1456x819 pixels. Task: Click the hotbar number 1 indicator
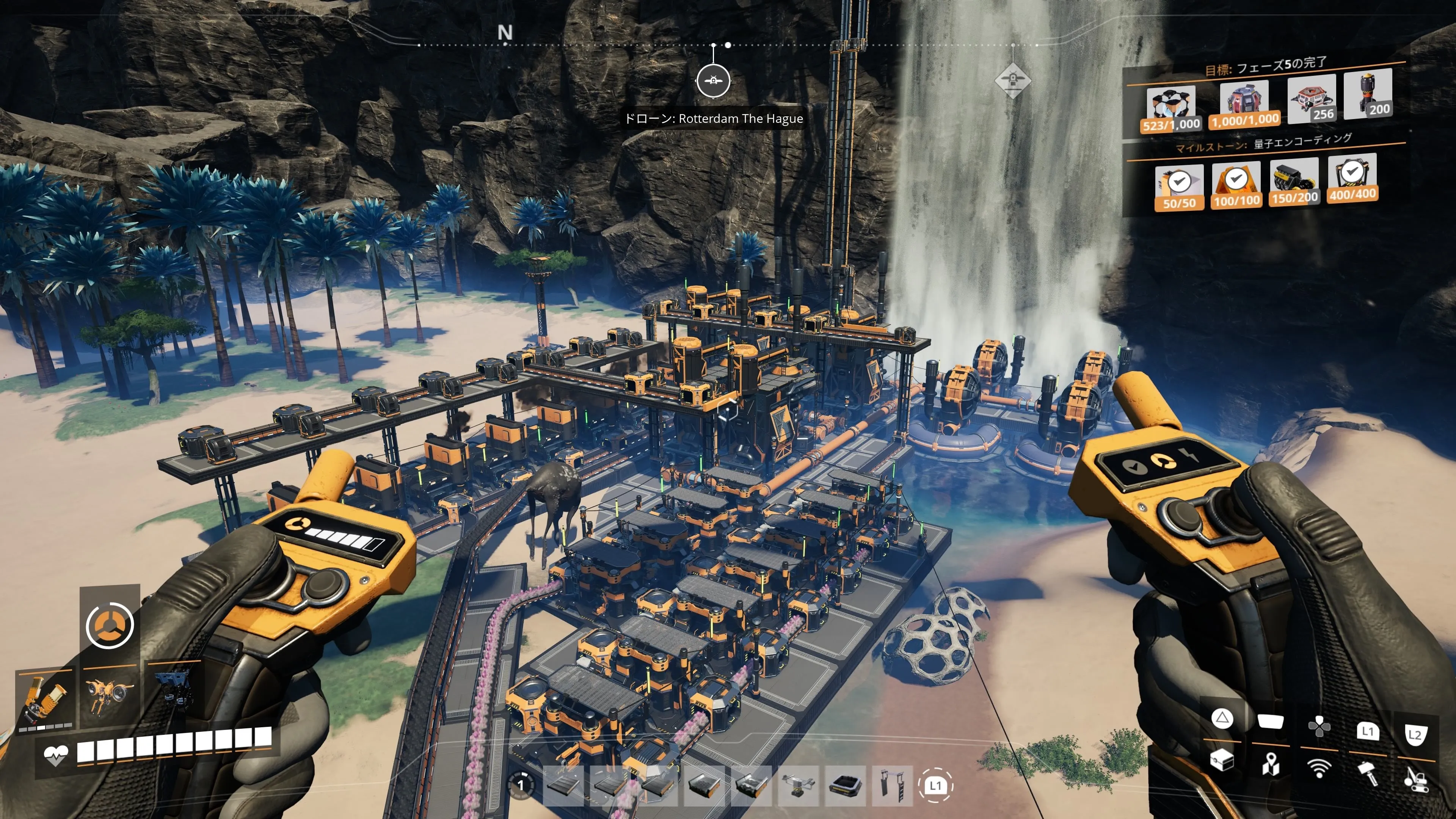coord(521,785)
